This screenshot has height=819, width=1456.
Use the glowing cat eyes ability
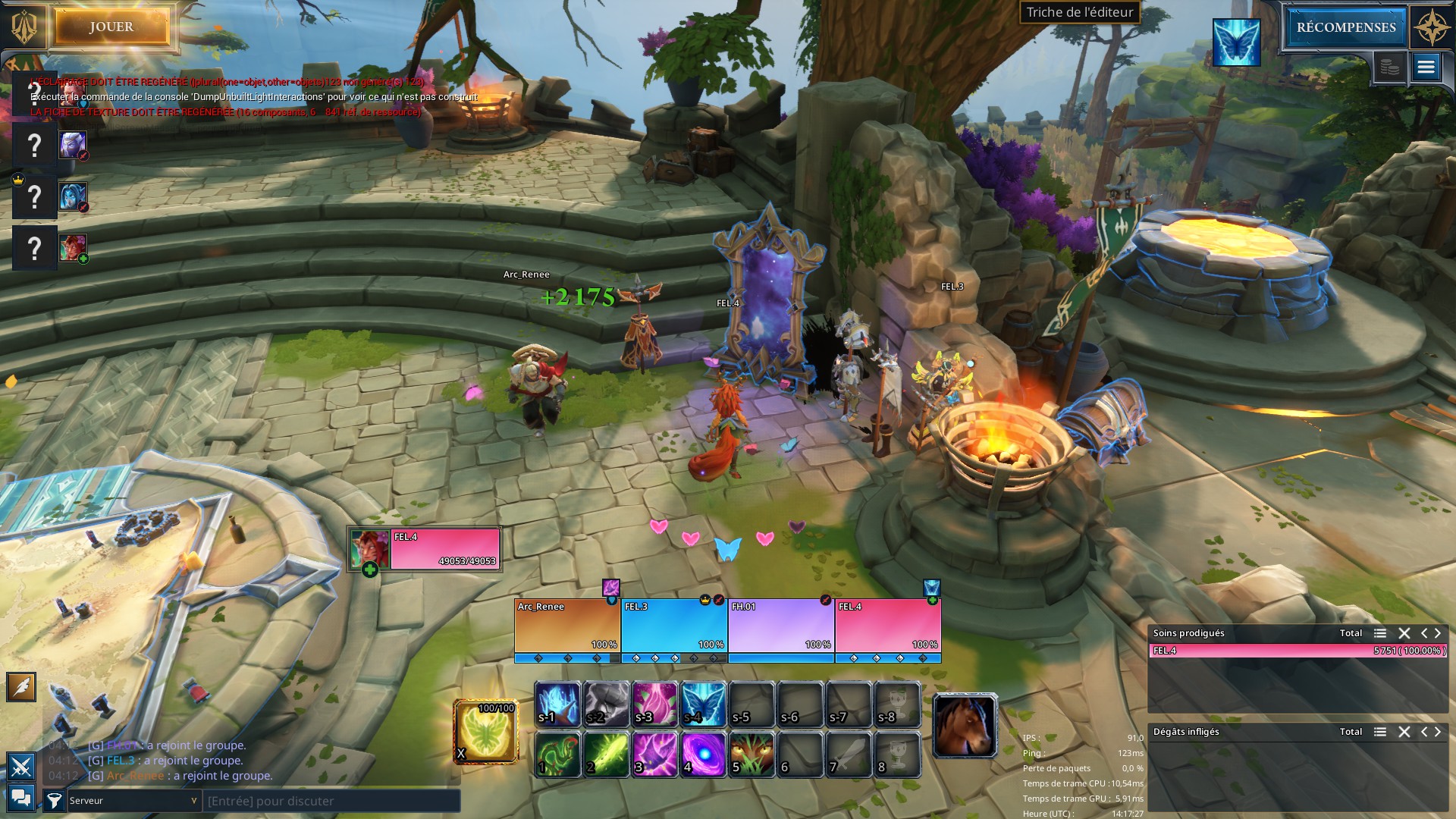tap(752, 754)
